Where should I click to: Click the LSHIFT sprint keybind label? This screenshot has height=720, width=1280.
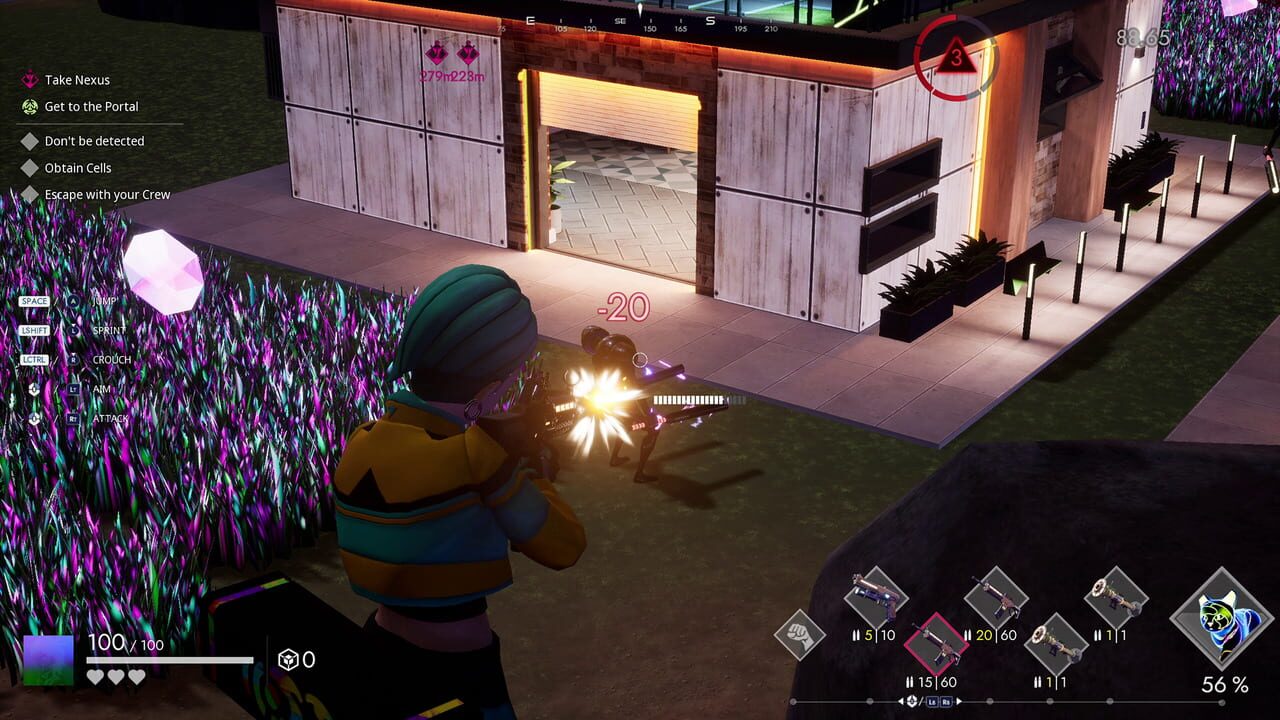coord(34,330)
